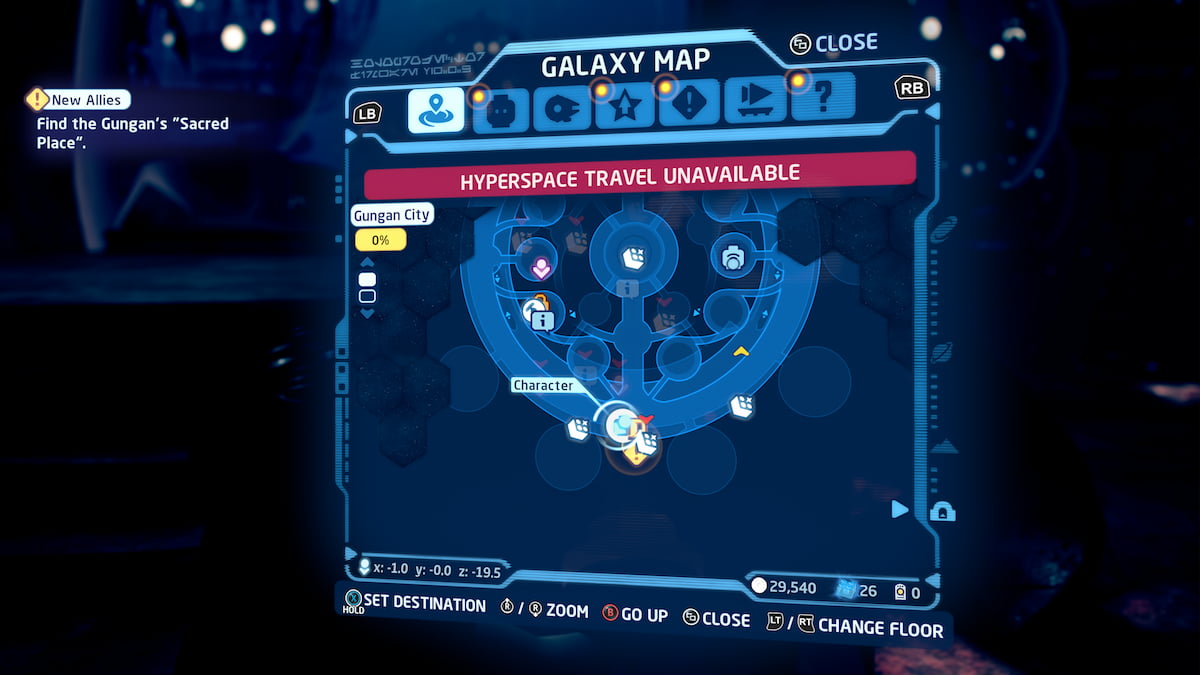Select the kyber brick marker in center circle
The image size is (1200, 675).
point(632,257)
